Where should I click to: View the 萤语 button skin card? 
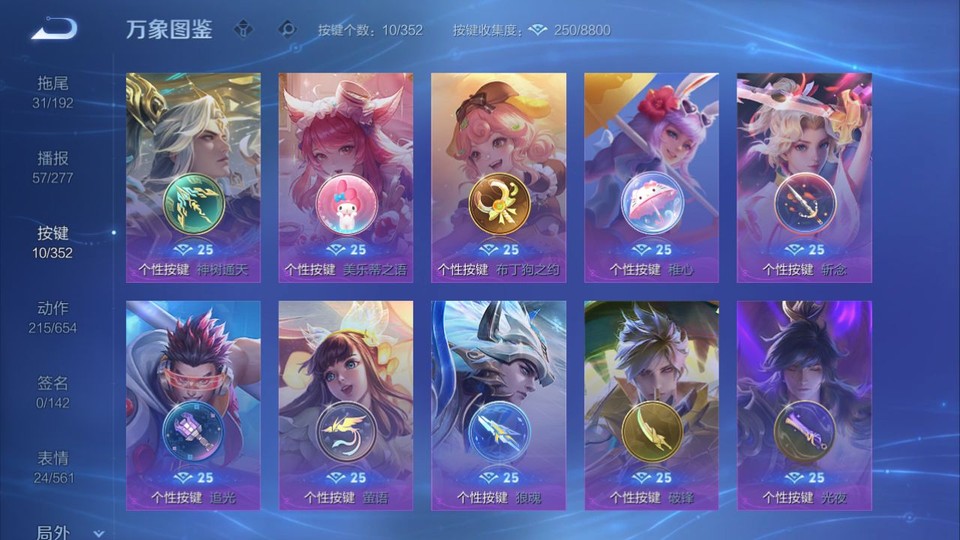pyautogui.click(x=345, y=405)
